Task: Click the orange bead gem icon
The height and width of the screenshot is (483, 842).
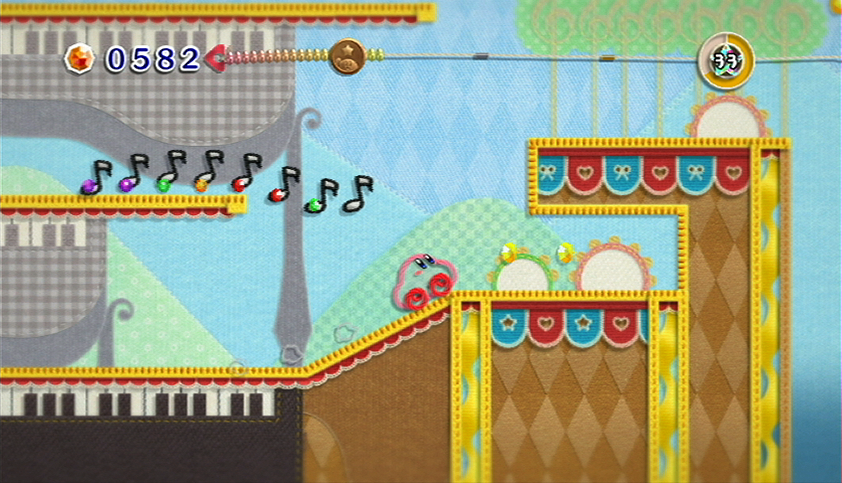Action: click(79, 59)
